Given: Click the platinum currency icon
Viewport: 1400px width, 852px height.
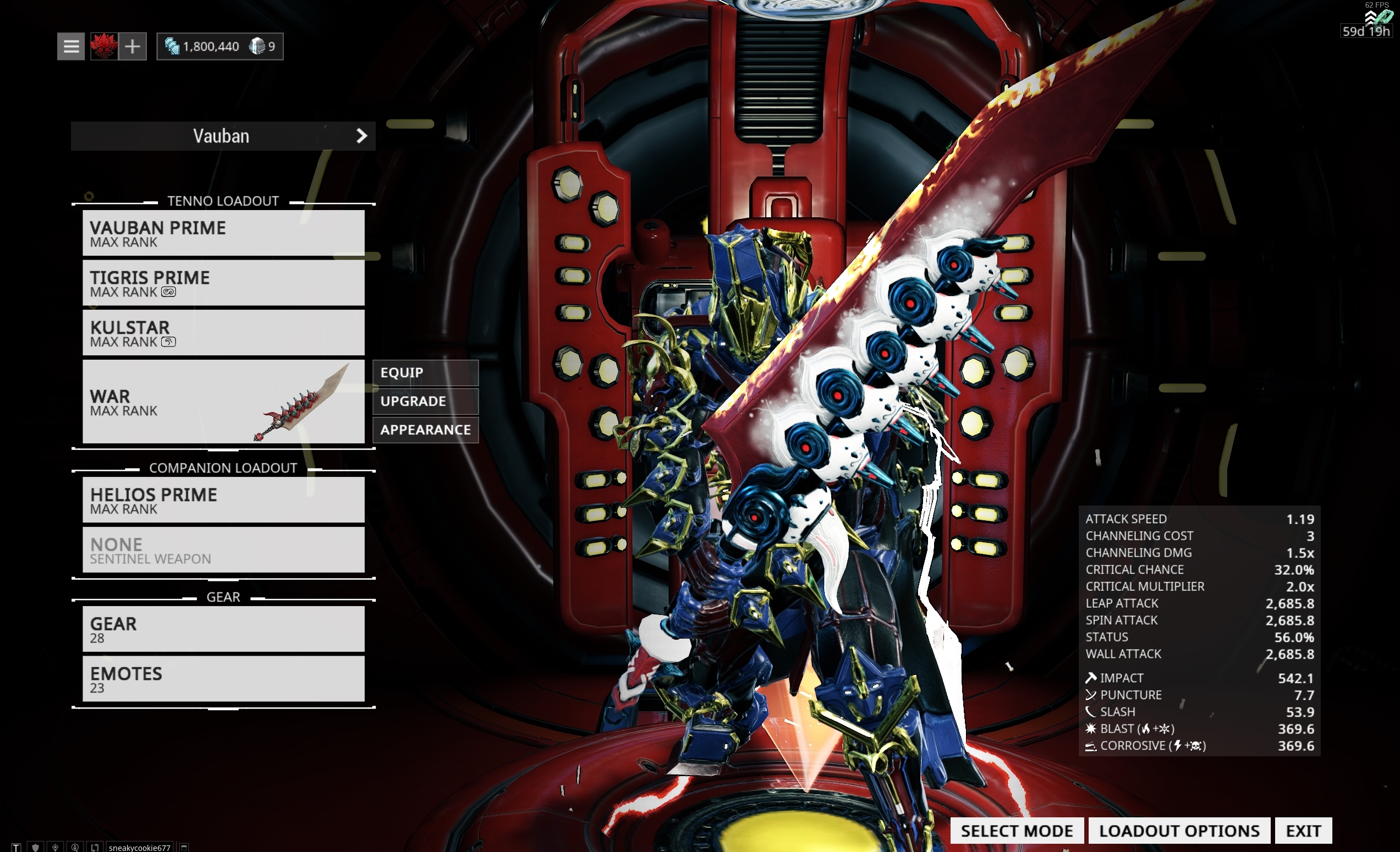Looking at the screenshot, I should [x=173, y=46].
